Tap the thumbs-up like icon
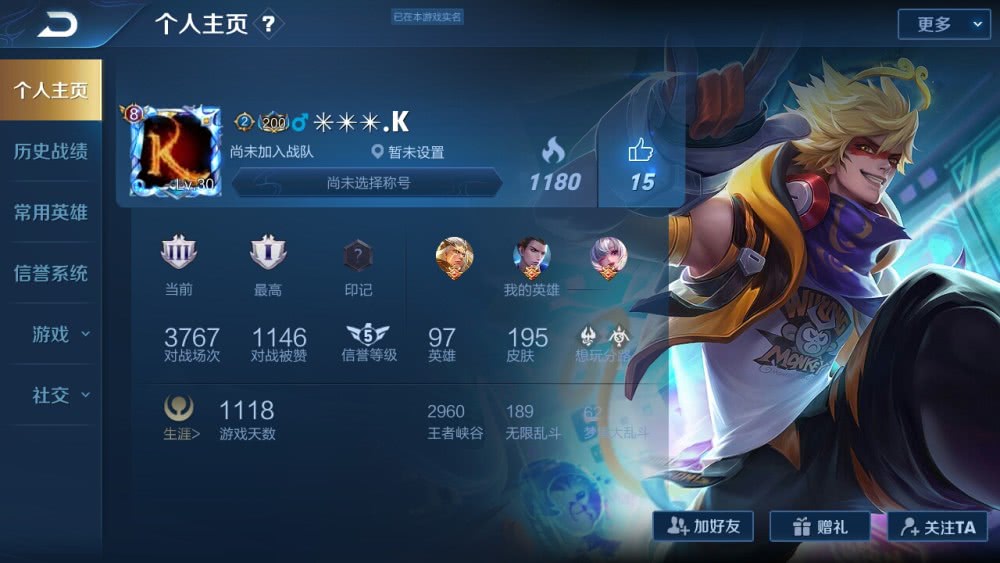 pos(640,152)
